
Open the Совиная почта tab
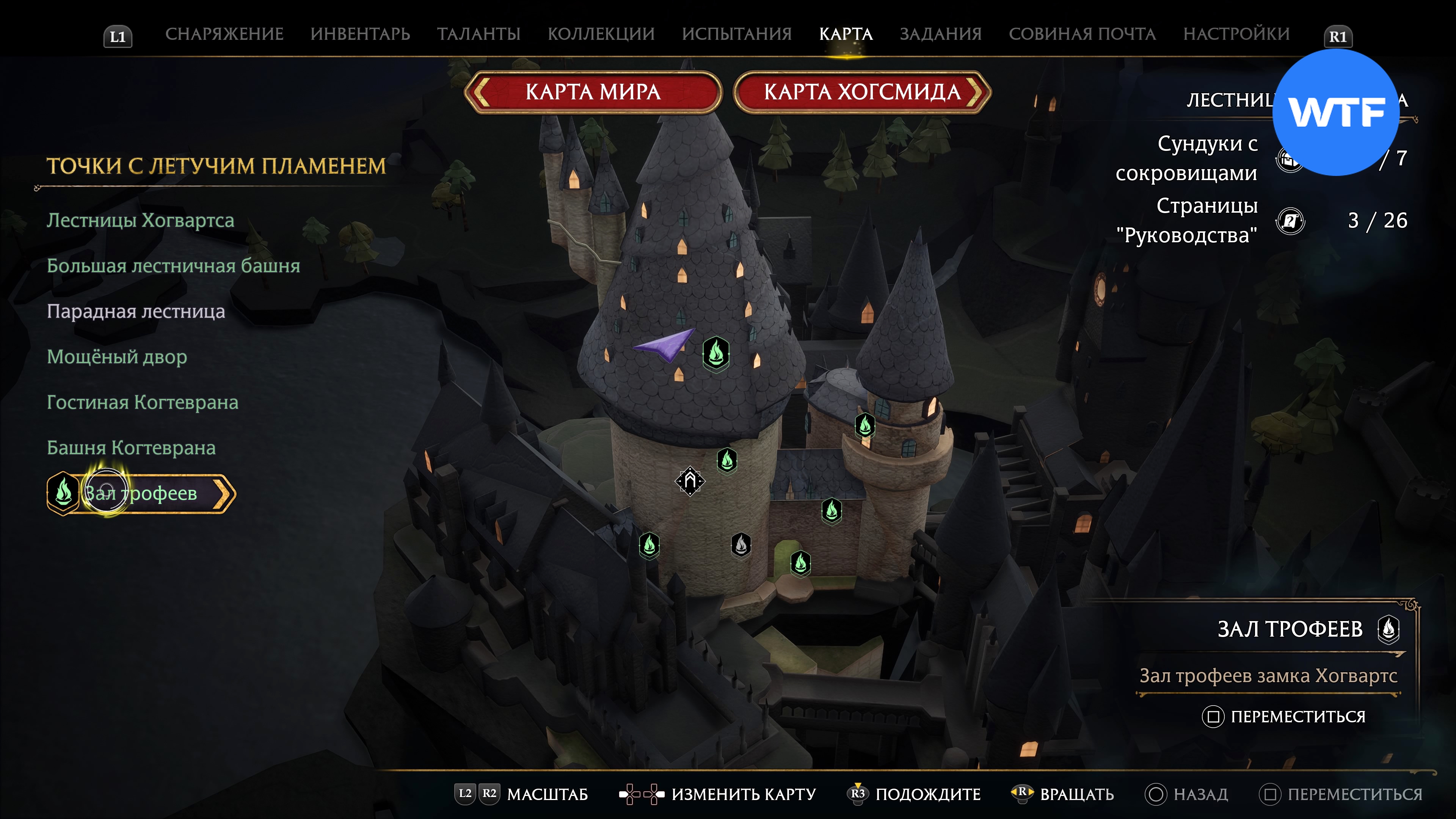pos(1082,34)
